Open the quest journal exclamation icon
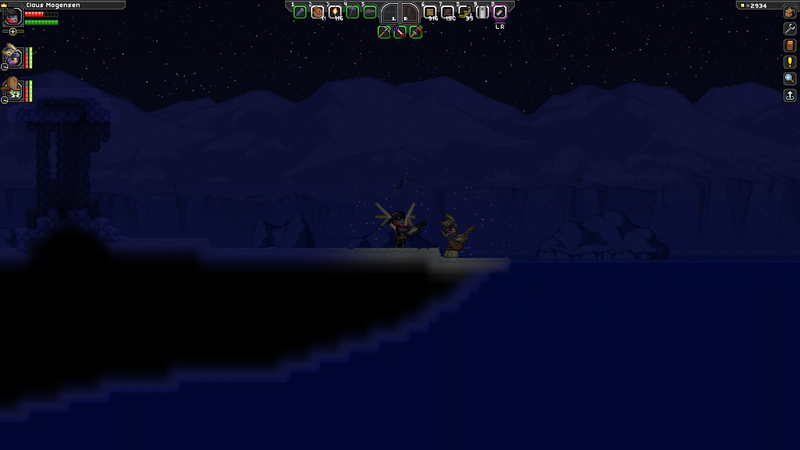800x450 pixels. pos(789,62)
